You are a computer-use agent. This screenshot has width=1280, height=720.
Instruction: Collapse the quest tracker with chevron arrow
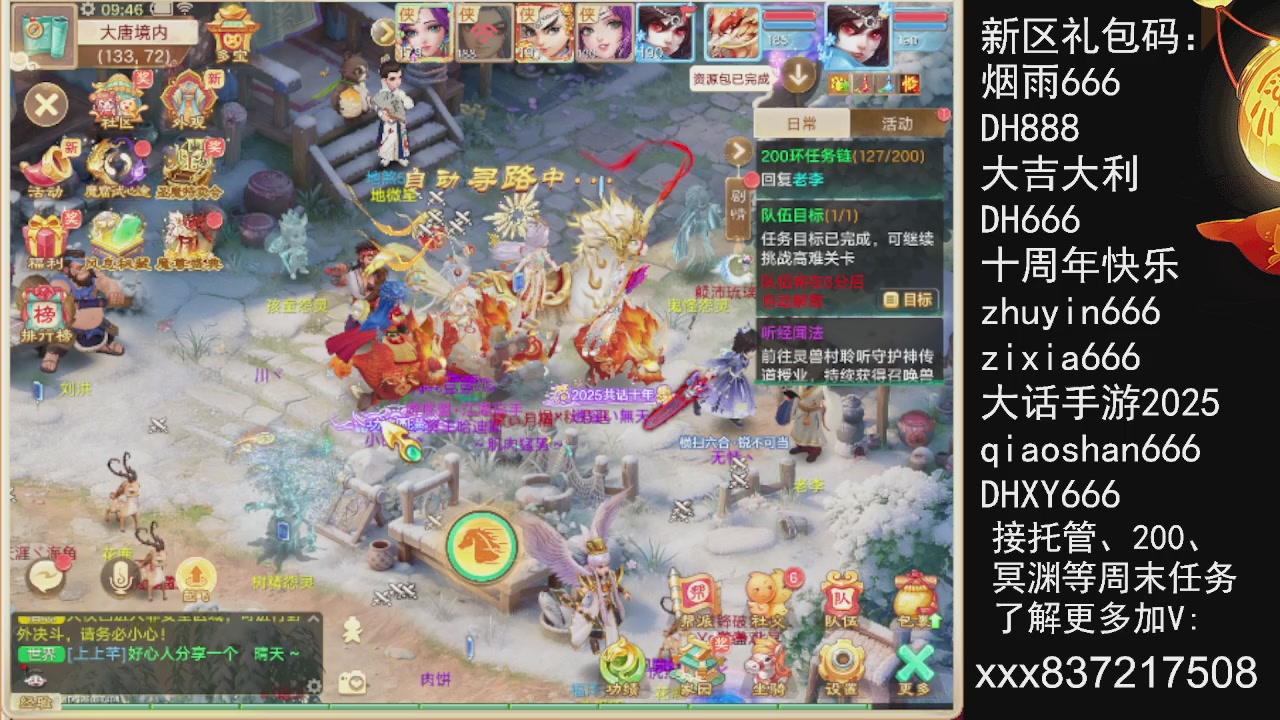pyautogui.click(x=739, y=152)
